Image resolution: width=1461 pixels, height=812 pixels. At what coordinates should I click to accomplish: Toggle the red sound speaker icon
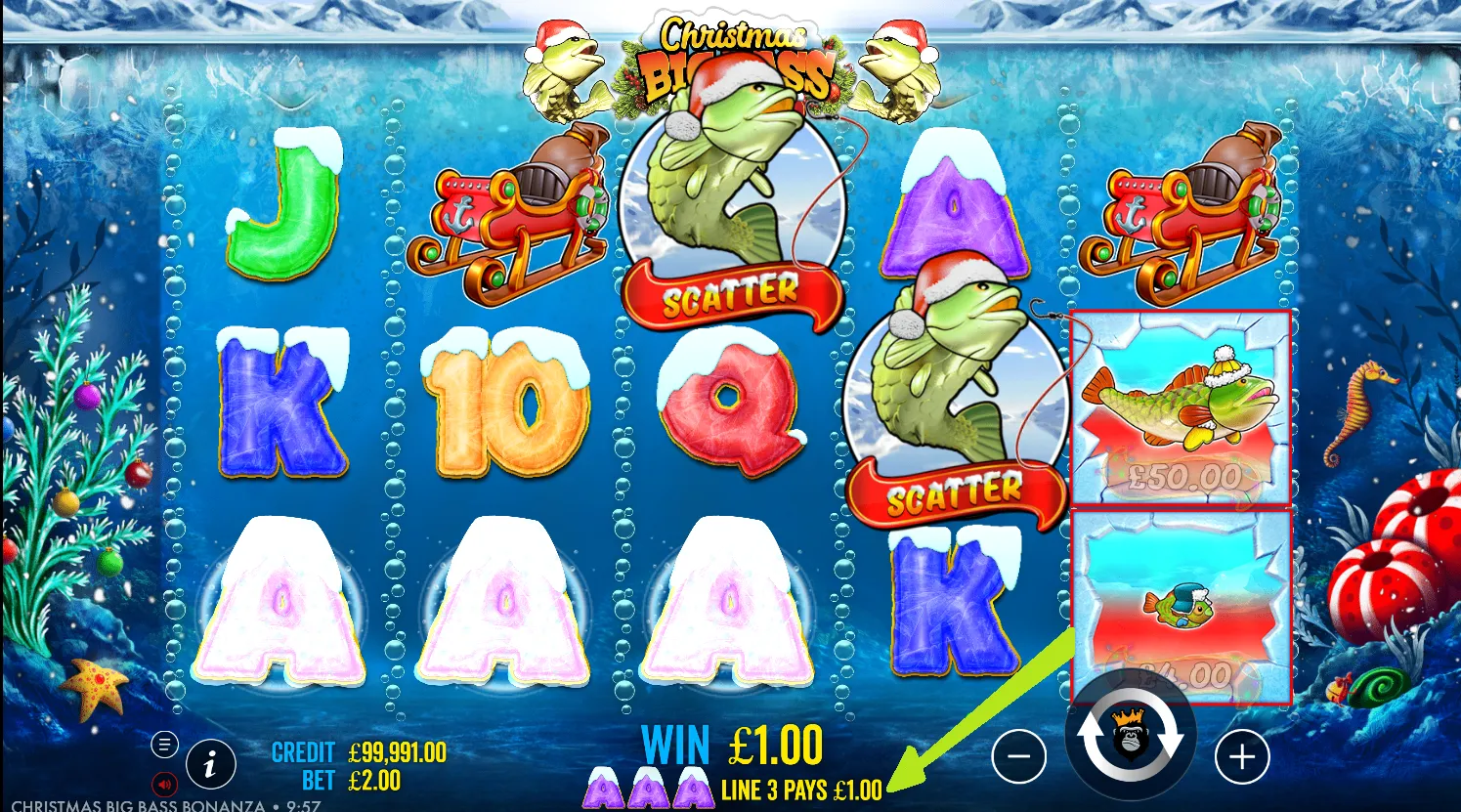tap(164, 784)
